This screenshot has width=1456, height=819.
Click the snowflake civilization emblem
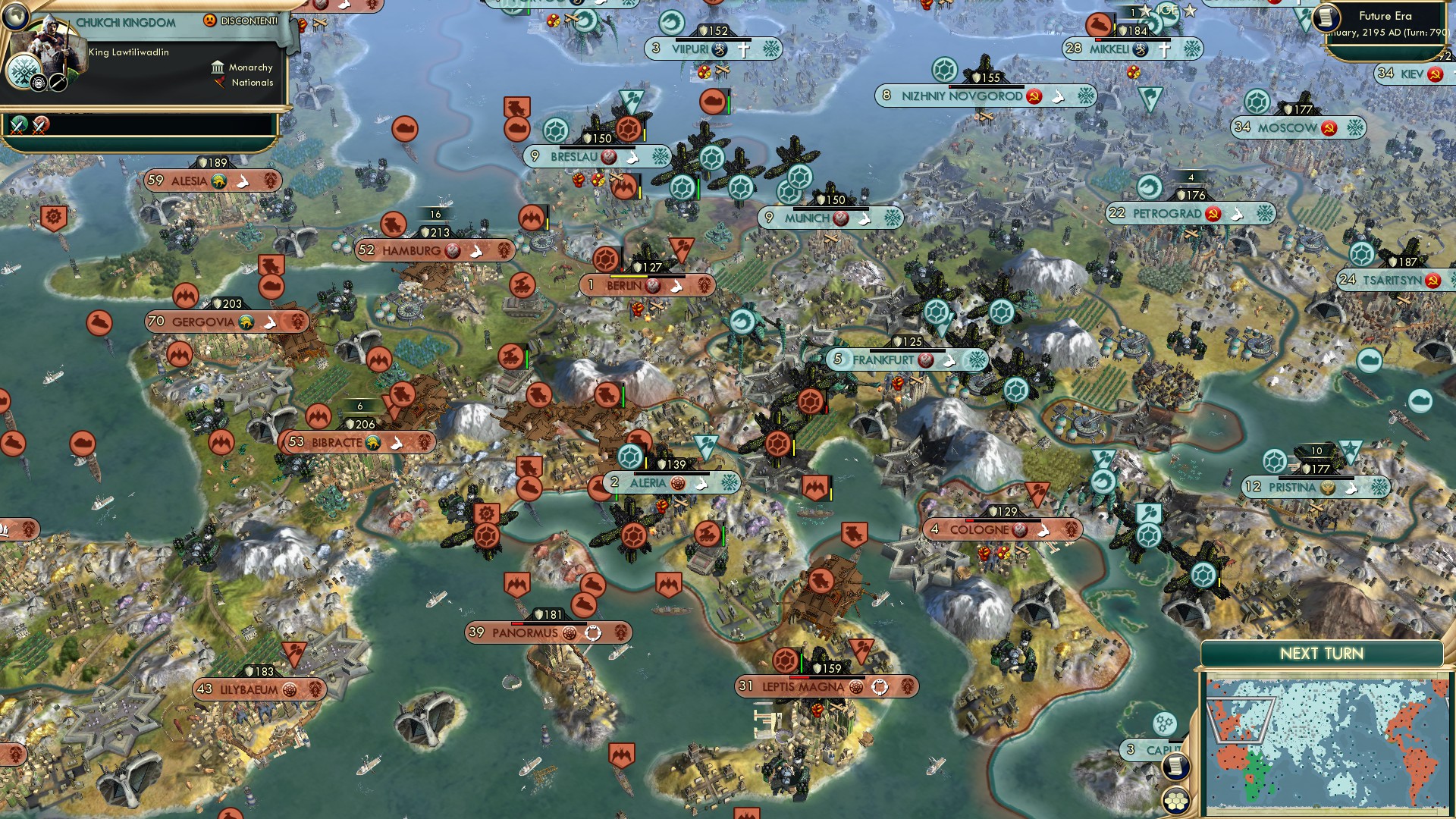[x=24, y=71]
